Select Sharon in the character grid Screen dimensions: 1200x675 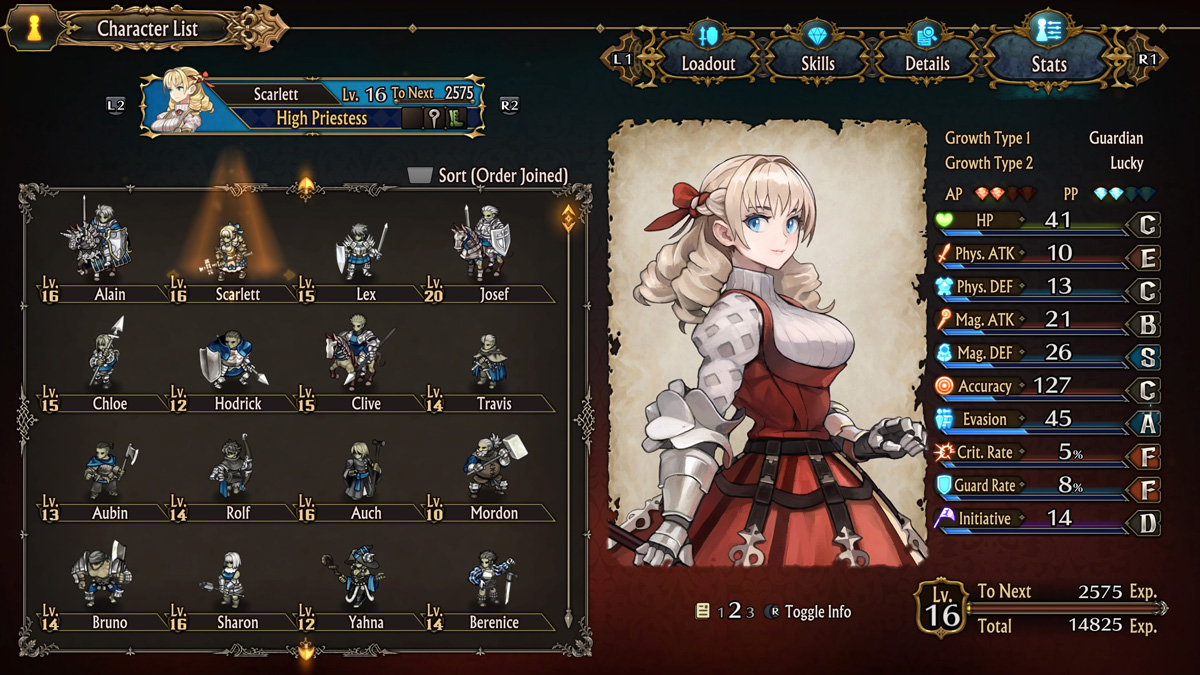[x=234, y=580]
